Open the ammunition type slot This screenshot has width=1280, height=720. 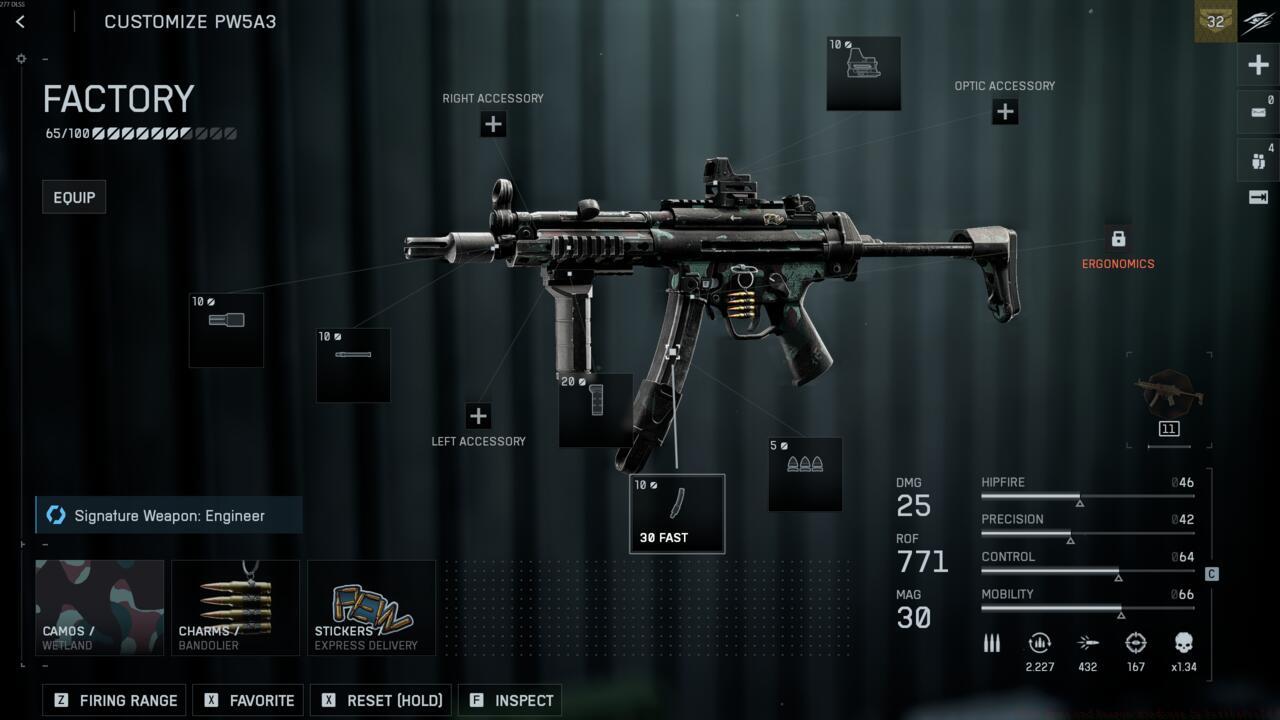pos(805,474)
